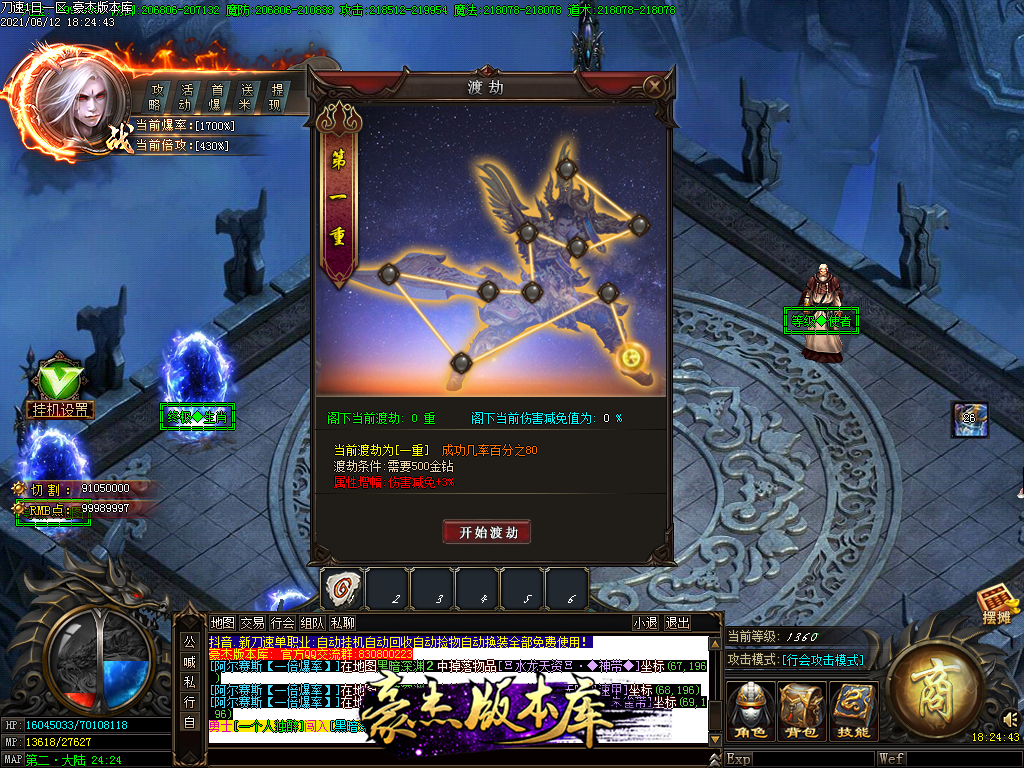Open the 首爆 first-drop menu

coord(215,97)
